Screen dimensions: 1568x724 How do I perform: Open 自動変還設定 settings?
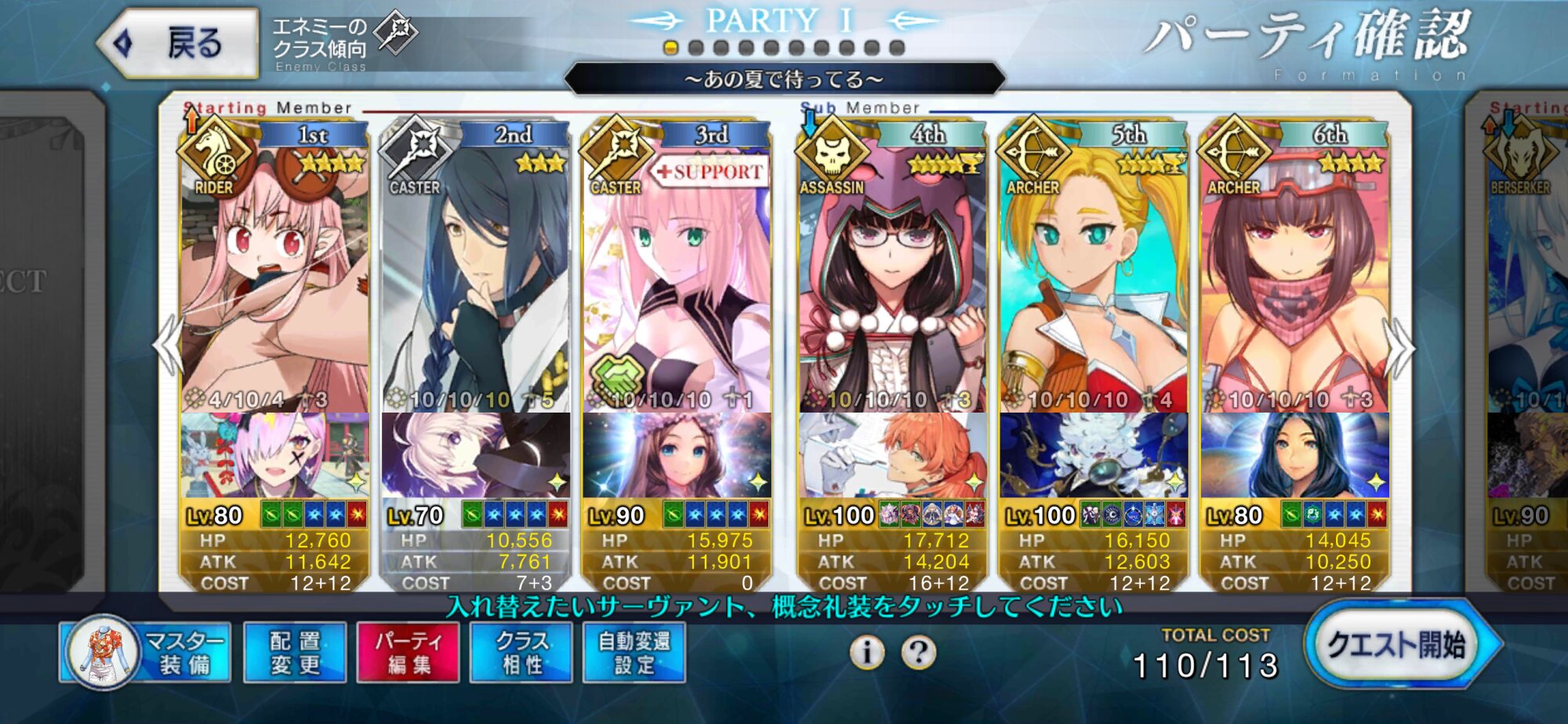(x=634, y=653)
